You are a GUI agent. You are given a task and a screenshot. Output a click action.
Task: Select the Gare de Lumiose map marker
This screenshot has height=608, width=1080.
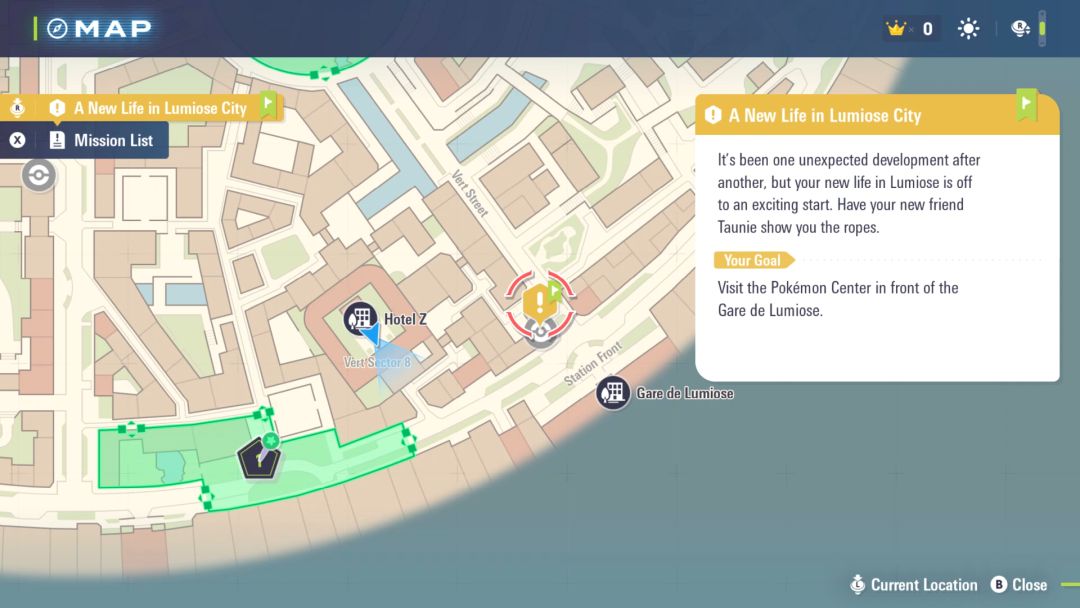click(x=613, y=392)
